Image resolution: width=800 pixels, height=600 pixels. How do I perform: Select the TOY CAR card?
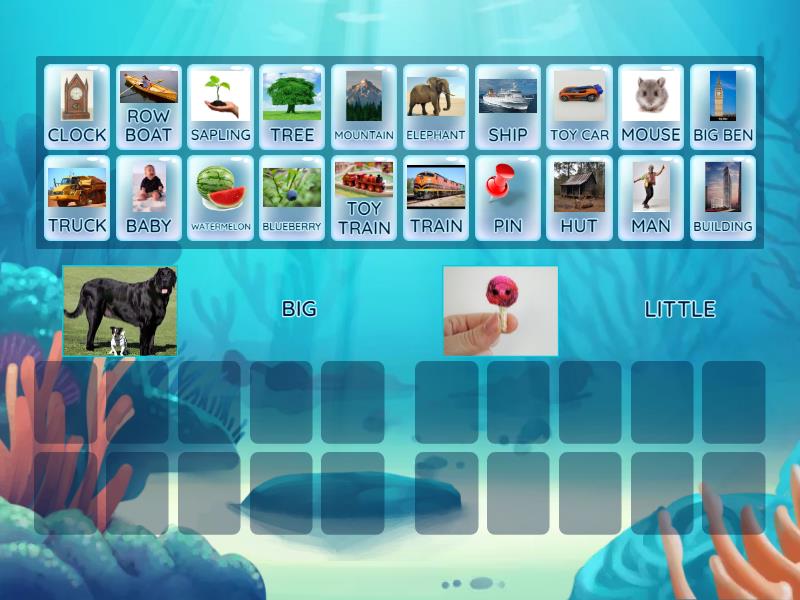click(580, 107)
